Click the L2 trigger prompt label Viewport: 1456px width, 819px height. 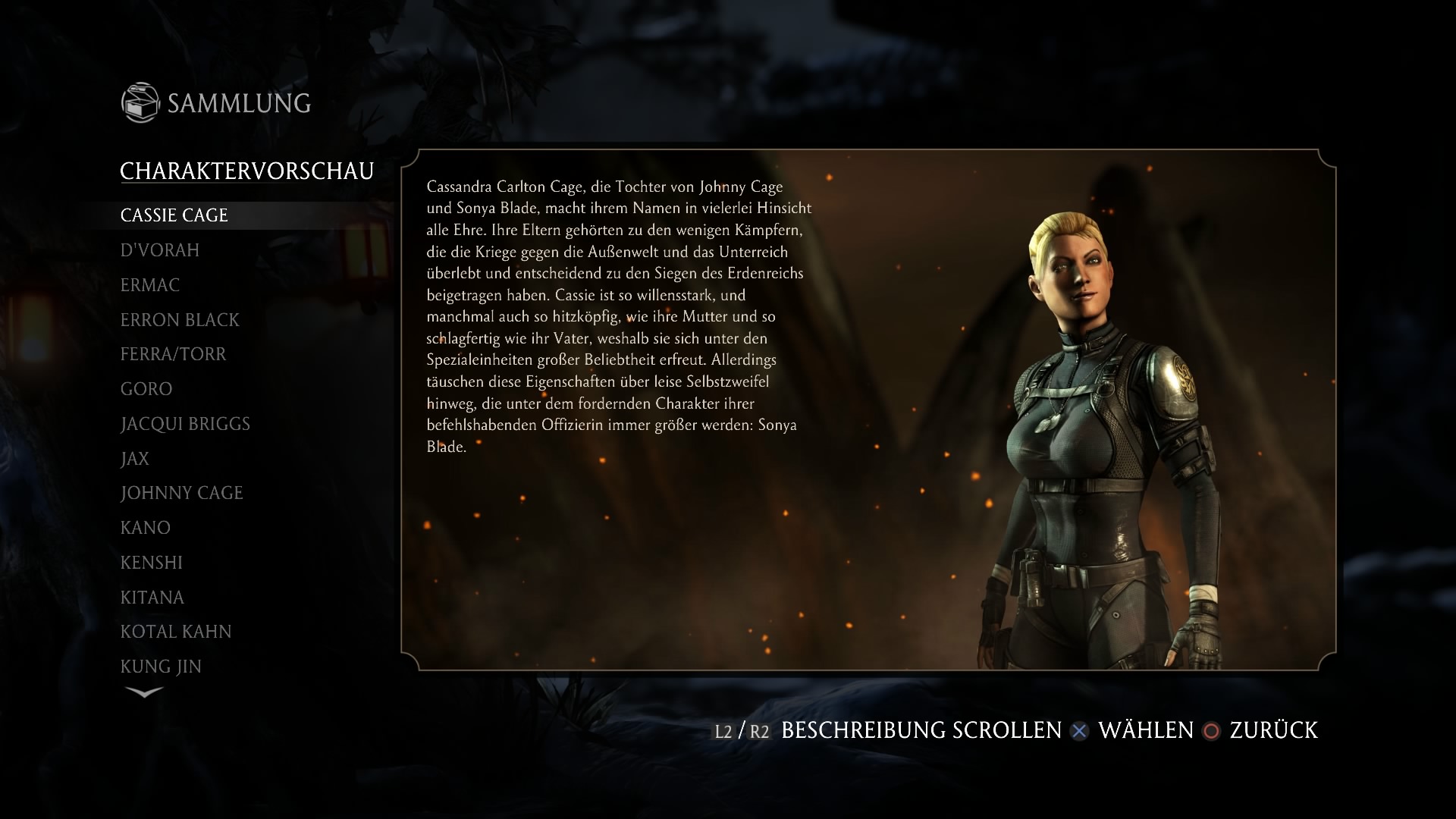tap(723, 732)
